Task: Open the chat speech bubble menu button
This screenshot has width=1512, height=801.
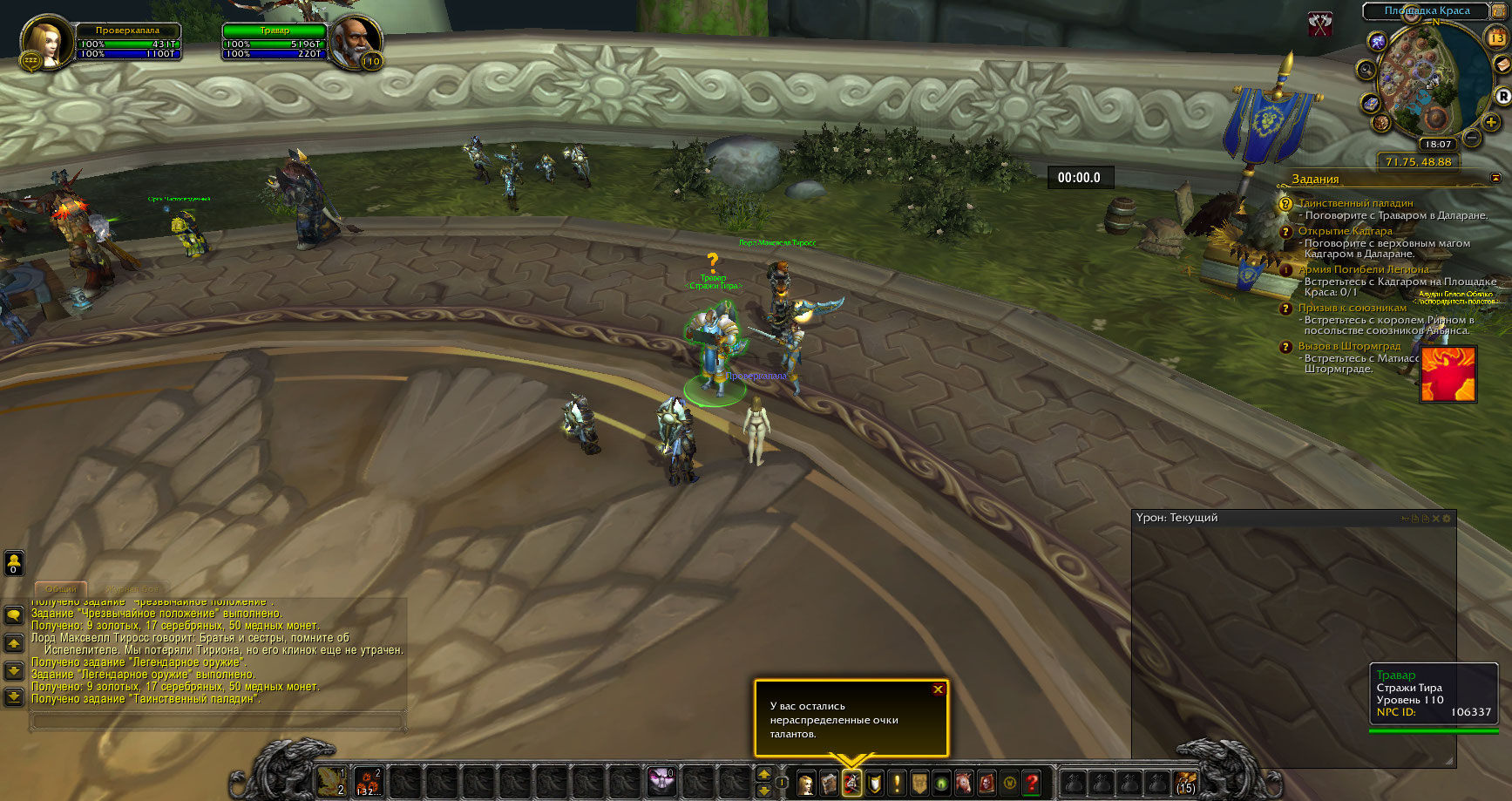Action: [14, 615]
